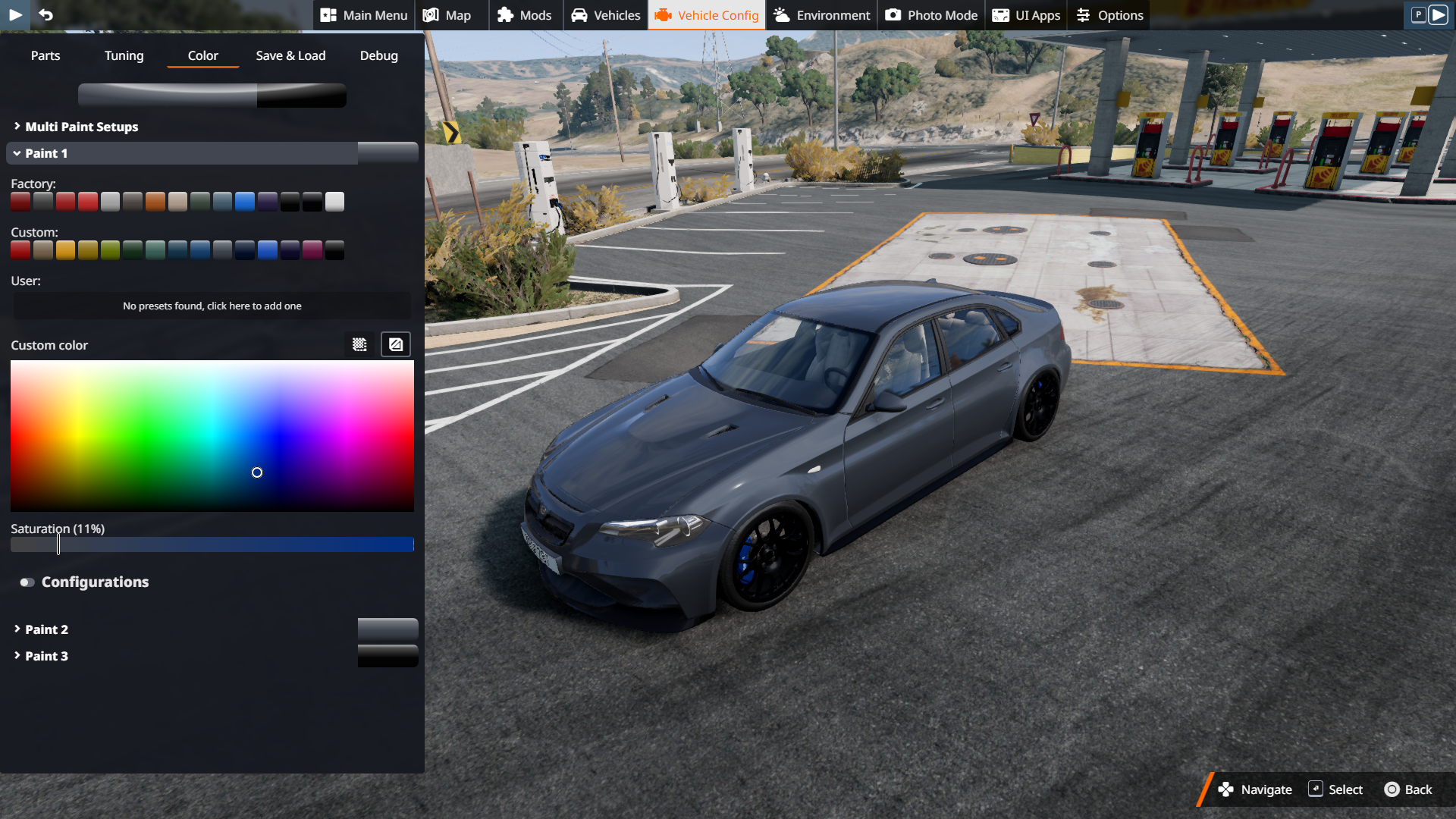This screenshot has width=1456, height=819.
Task: Switch to the Parts tab
Action: tap(45, 55)
